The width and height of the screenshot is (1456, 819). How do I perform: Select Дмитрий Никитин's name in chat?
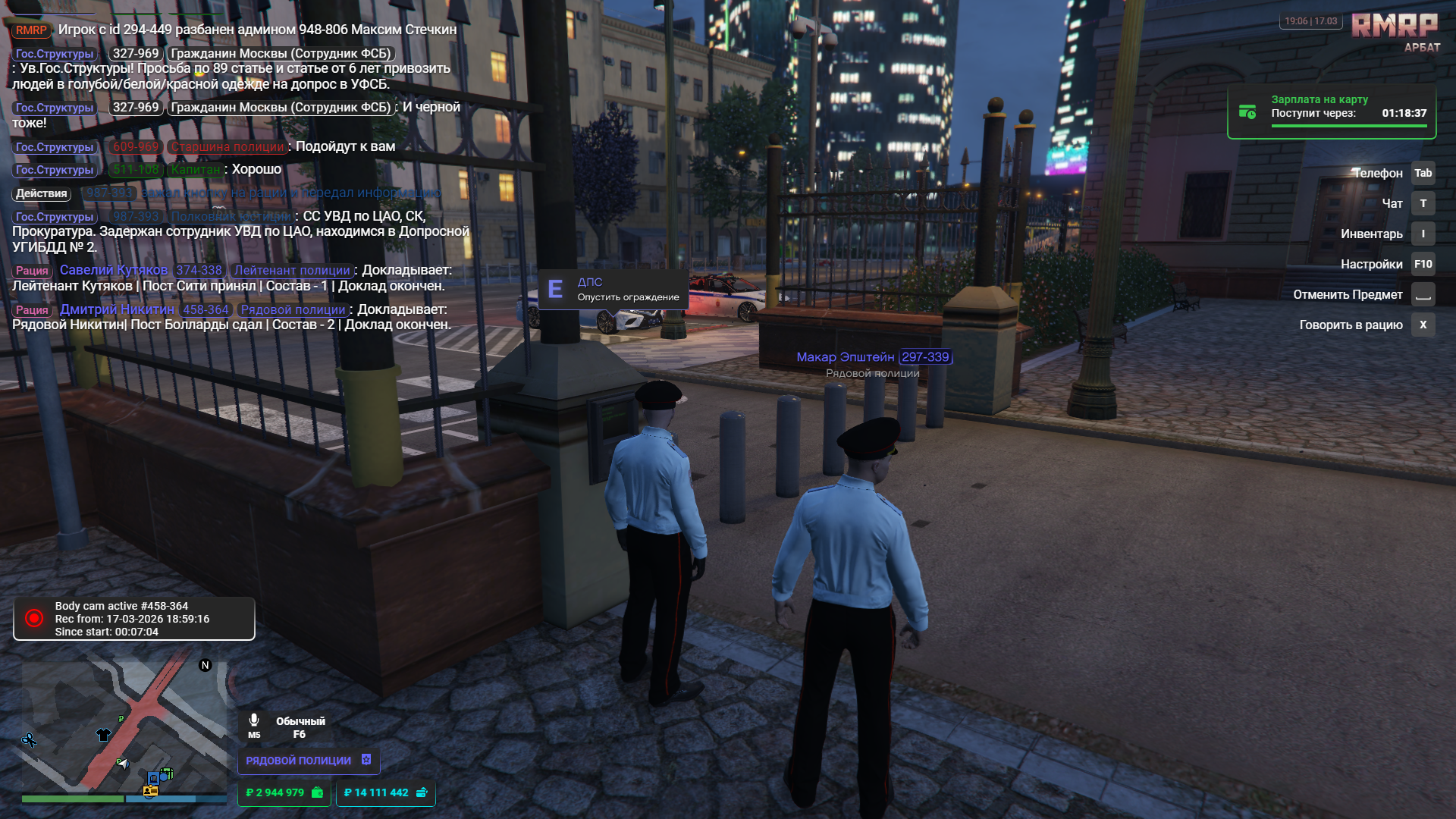(117, 309)
